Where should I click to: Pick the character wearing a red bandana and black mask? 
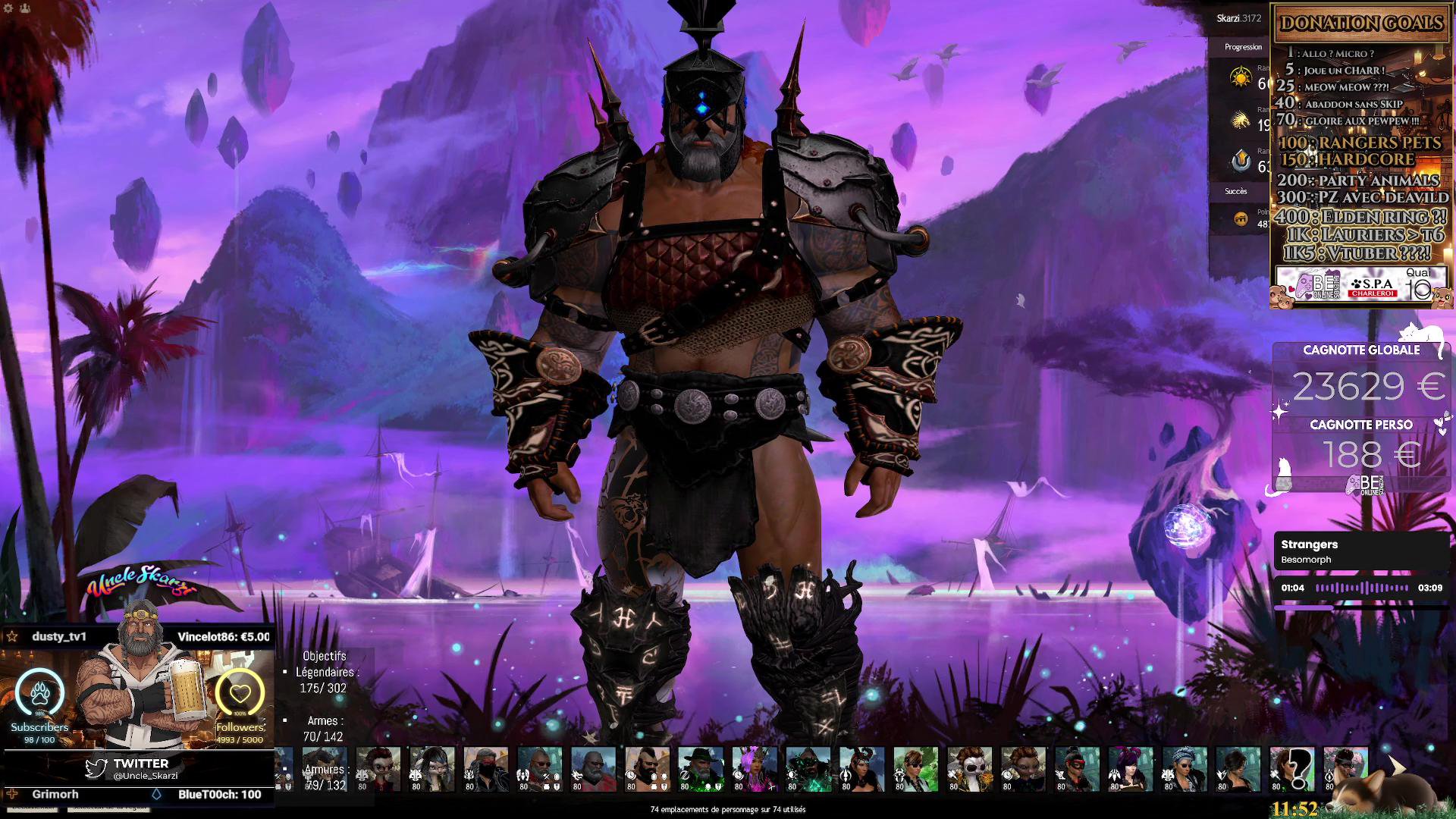[486, 766]
